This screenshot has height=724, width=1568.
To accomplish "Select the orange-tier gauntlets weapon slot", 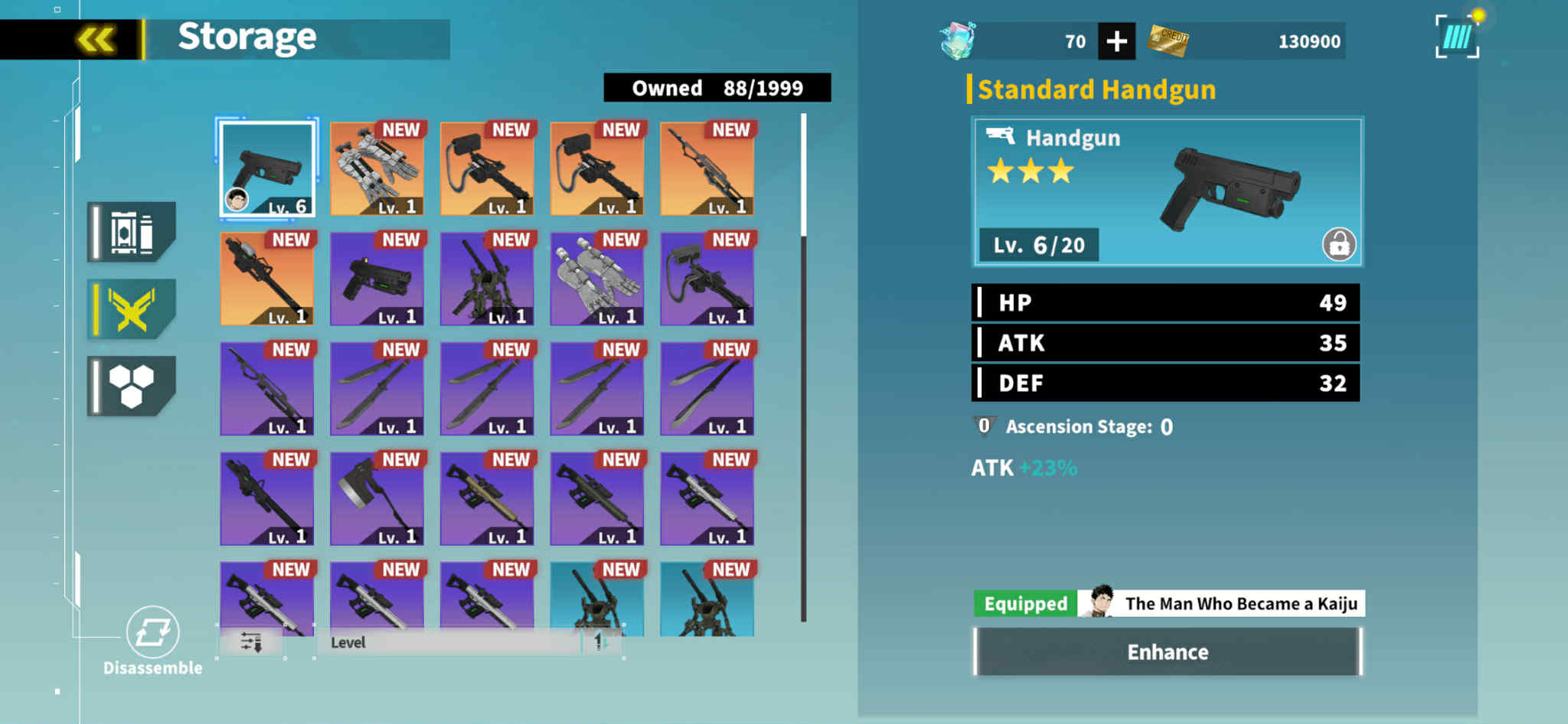I will click(x=377, y=168).
